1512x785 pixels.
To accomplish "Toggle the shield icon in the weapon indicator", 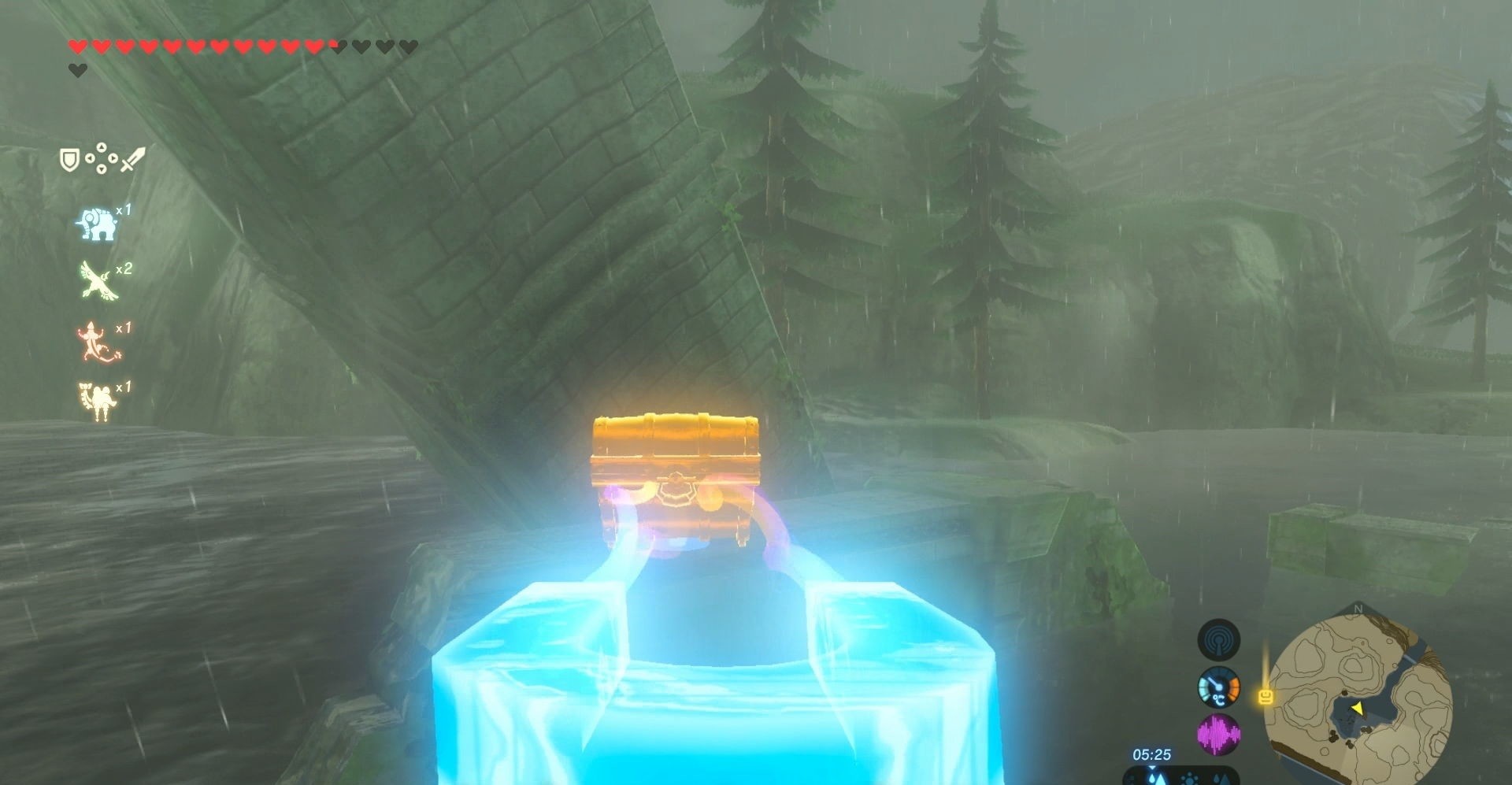I will click(69, 157).
